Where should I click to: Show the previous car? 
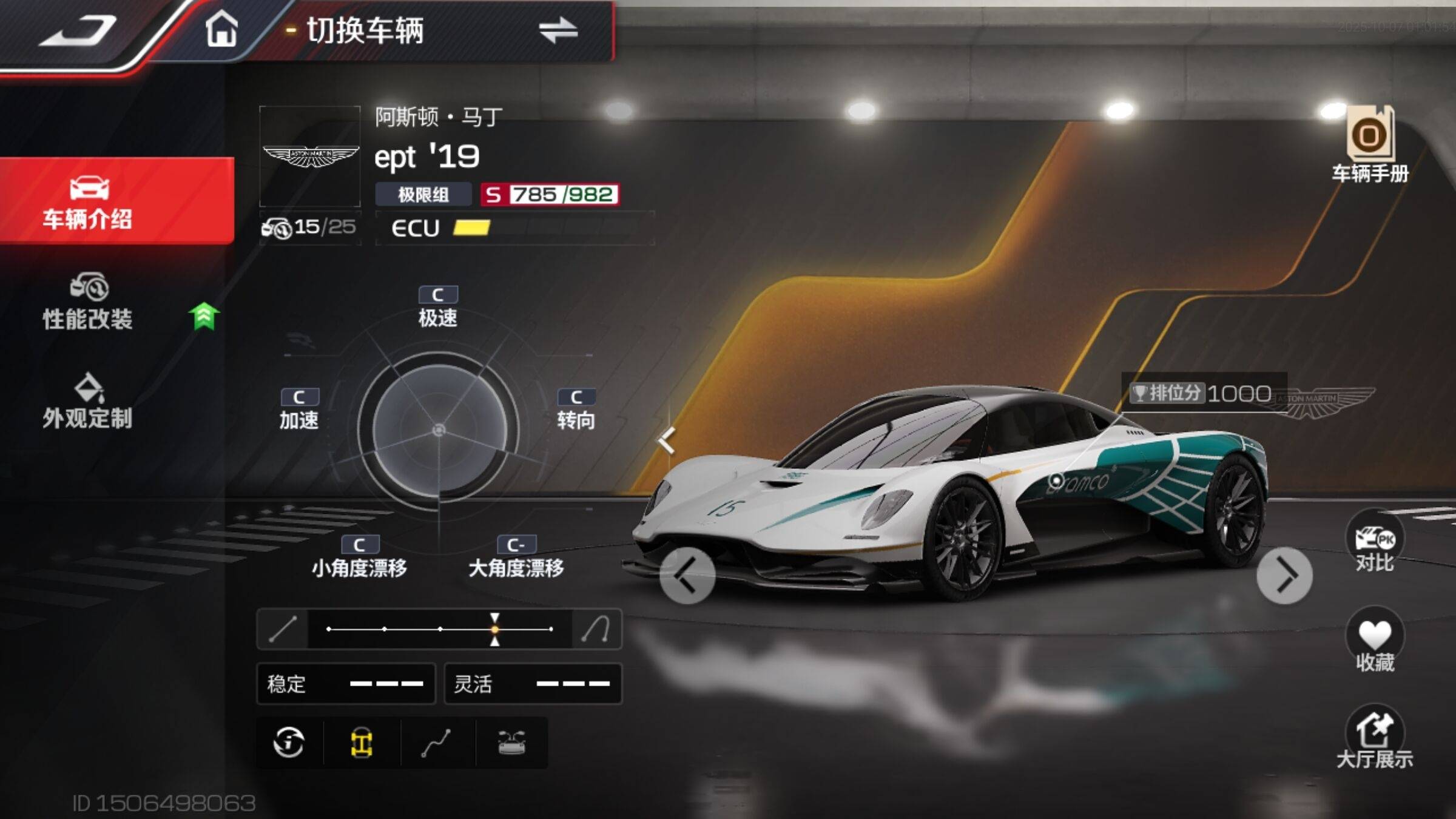687,575
